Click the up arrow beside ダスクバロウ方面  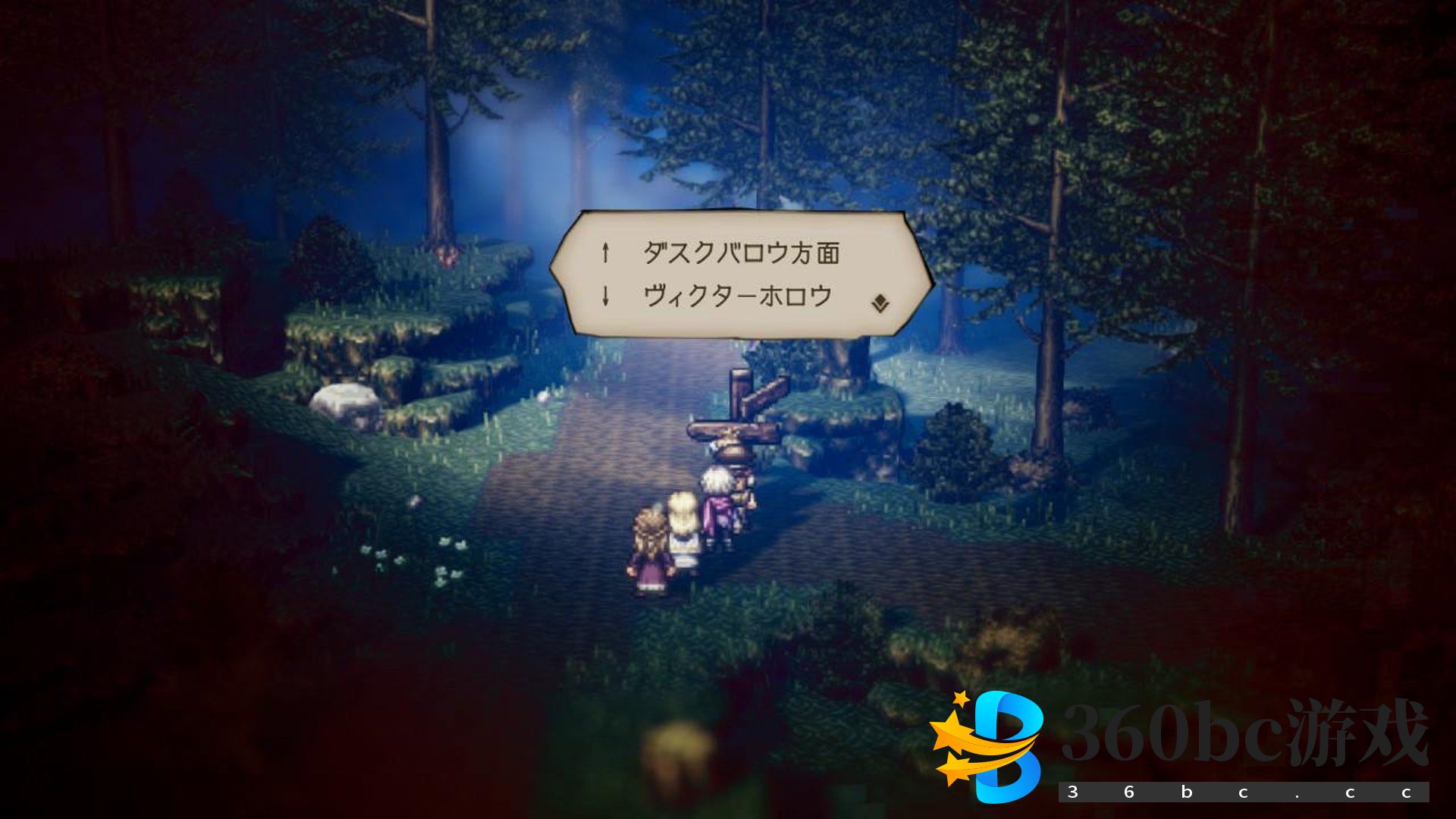tap(604, 250)
